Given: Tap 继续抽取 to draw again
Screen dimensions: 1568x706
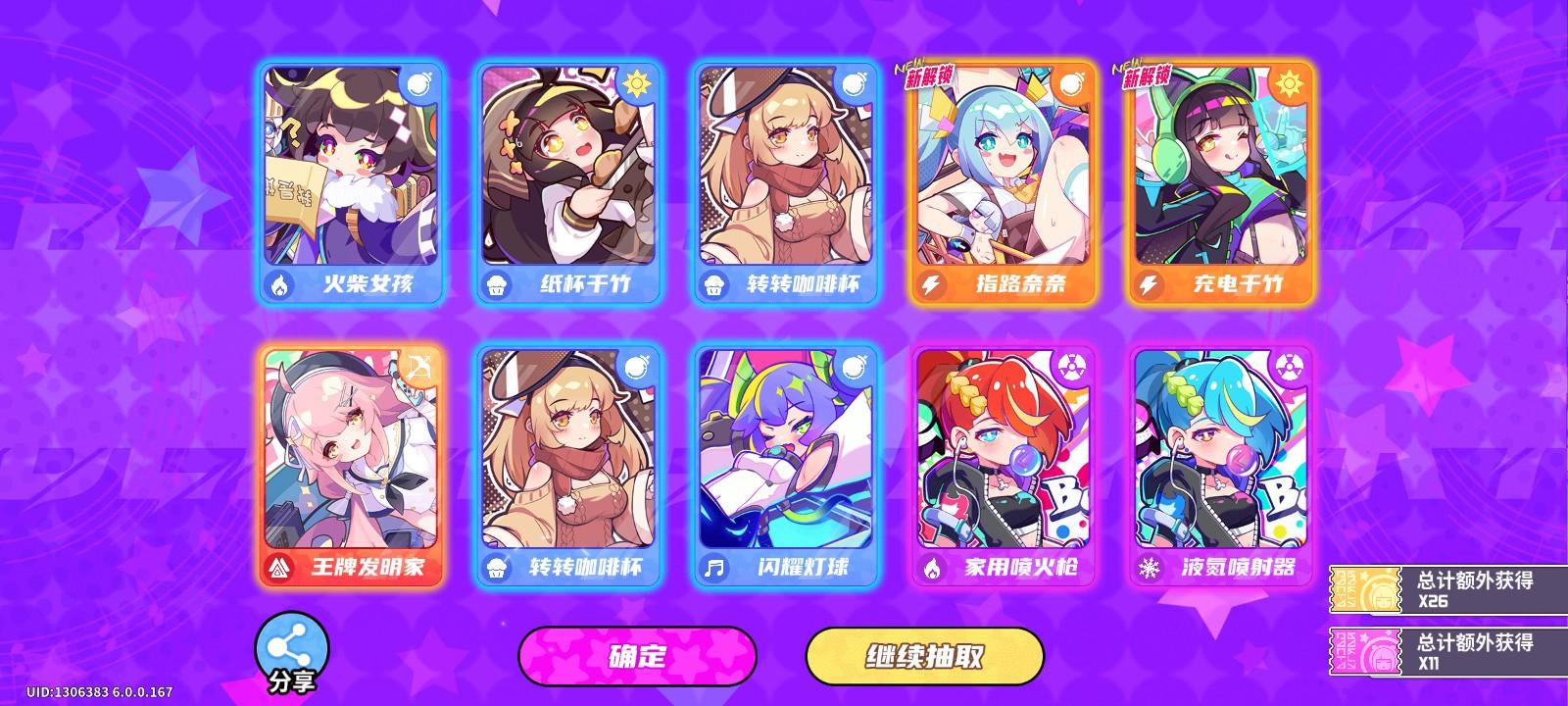Looking at the screenshot, I should tap(927, 657).
